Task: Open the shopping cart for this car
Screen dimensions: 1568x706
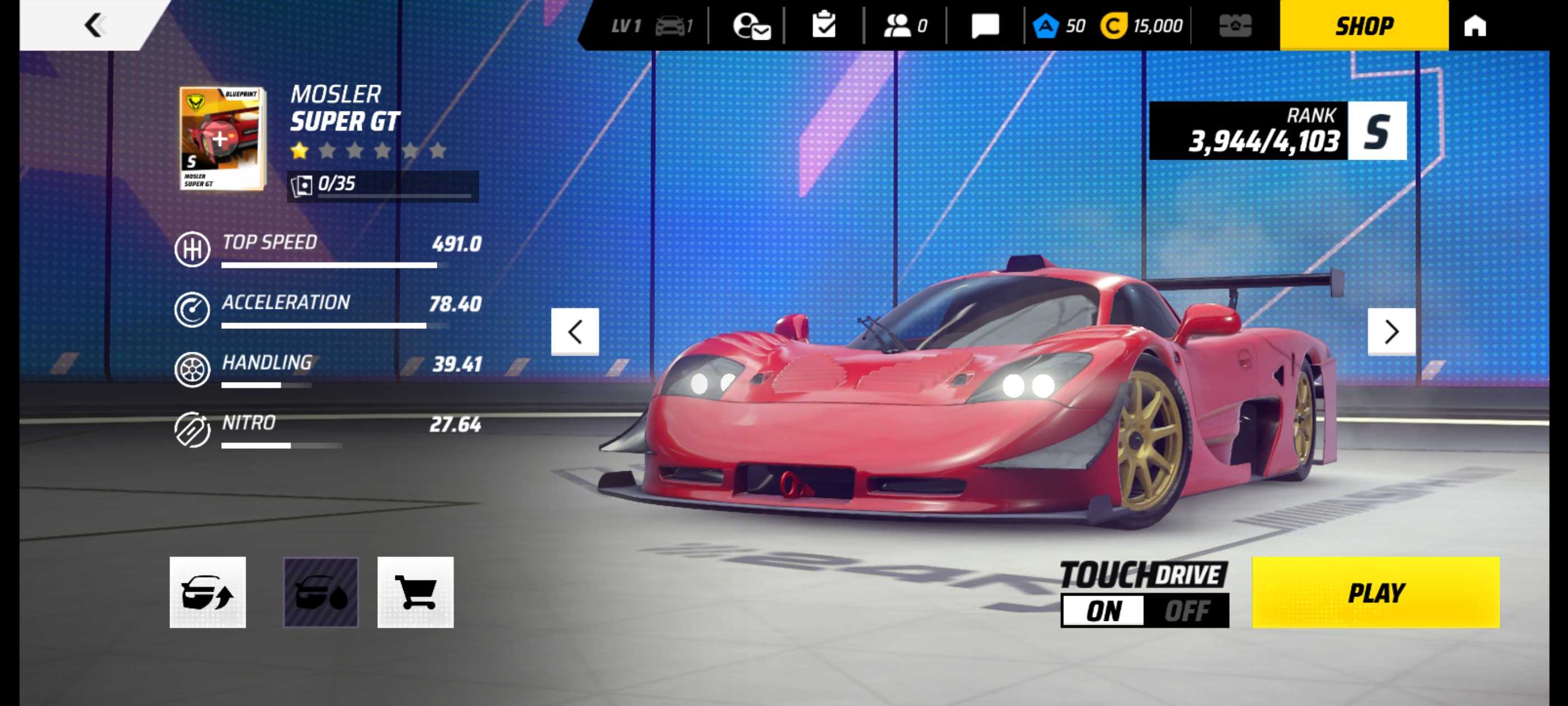Action: tap(416, 592)
